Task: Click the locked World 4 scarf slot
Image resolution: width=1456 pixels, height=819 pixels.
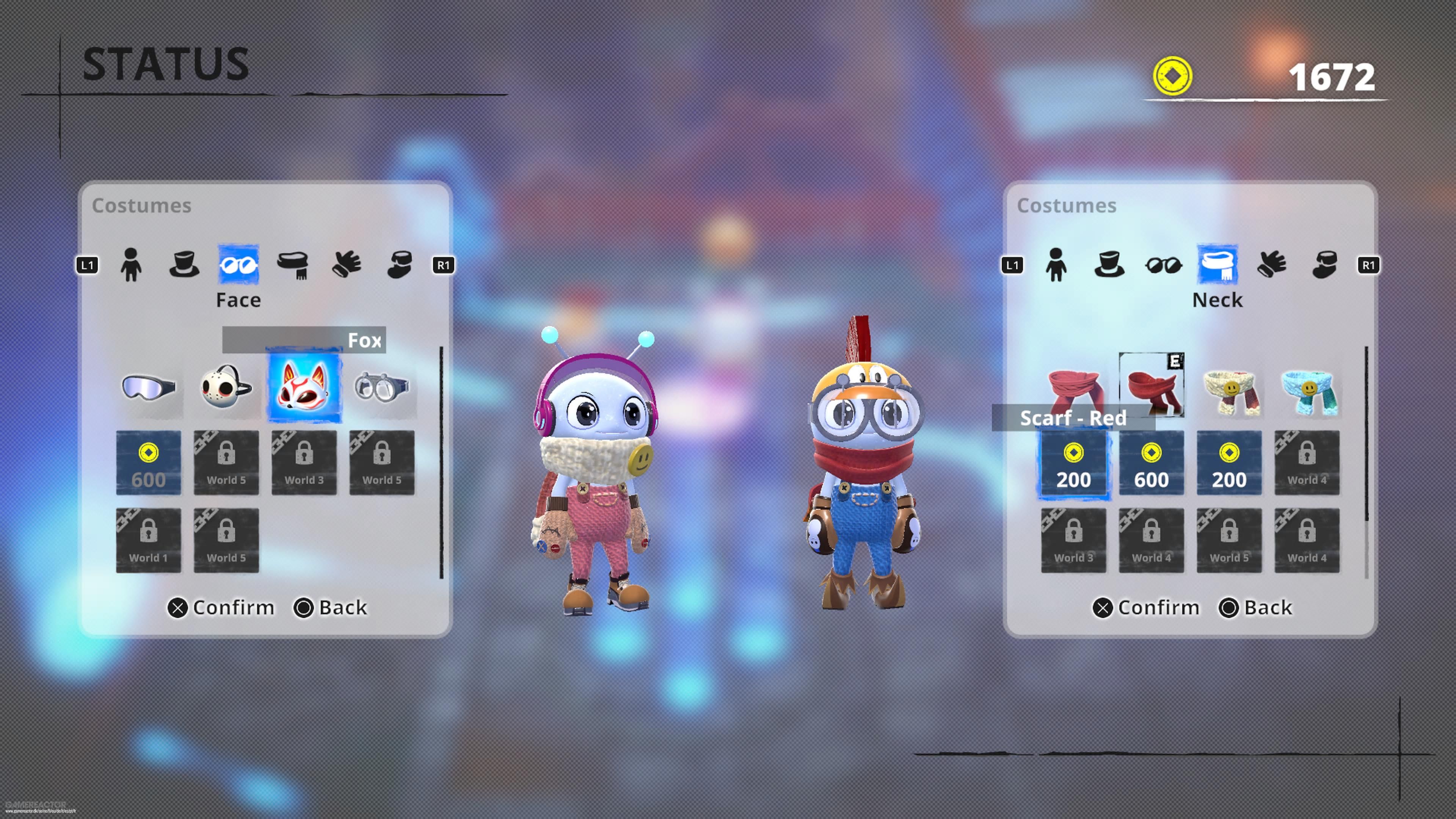Action: pos(1307,462)
